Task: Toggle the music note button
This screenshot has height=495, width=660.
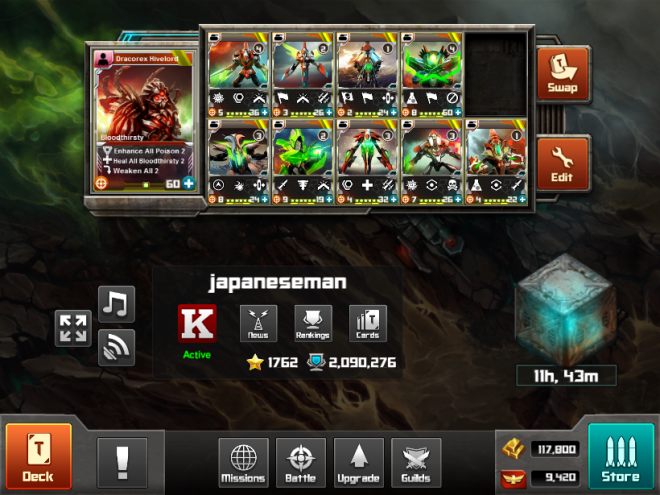Action: [117, 304]
